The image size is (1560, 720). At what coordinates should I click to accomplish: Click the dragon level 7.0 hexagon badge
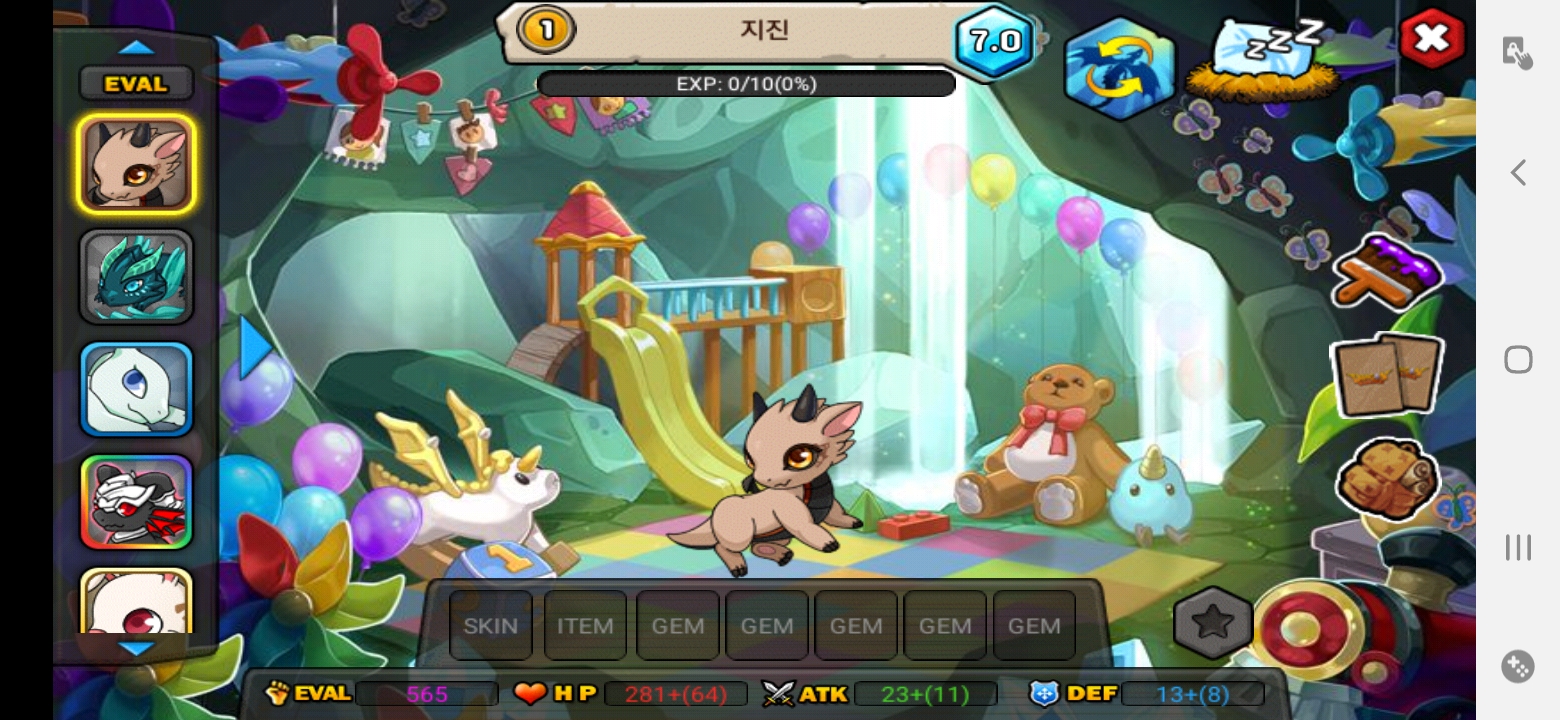coord(994,41)
